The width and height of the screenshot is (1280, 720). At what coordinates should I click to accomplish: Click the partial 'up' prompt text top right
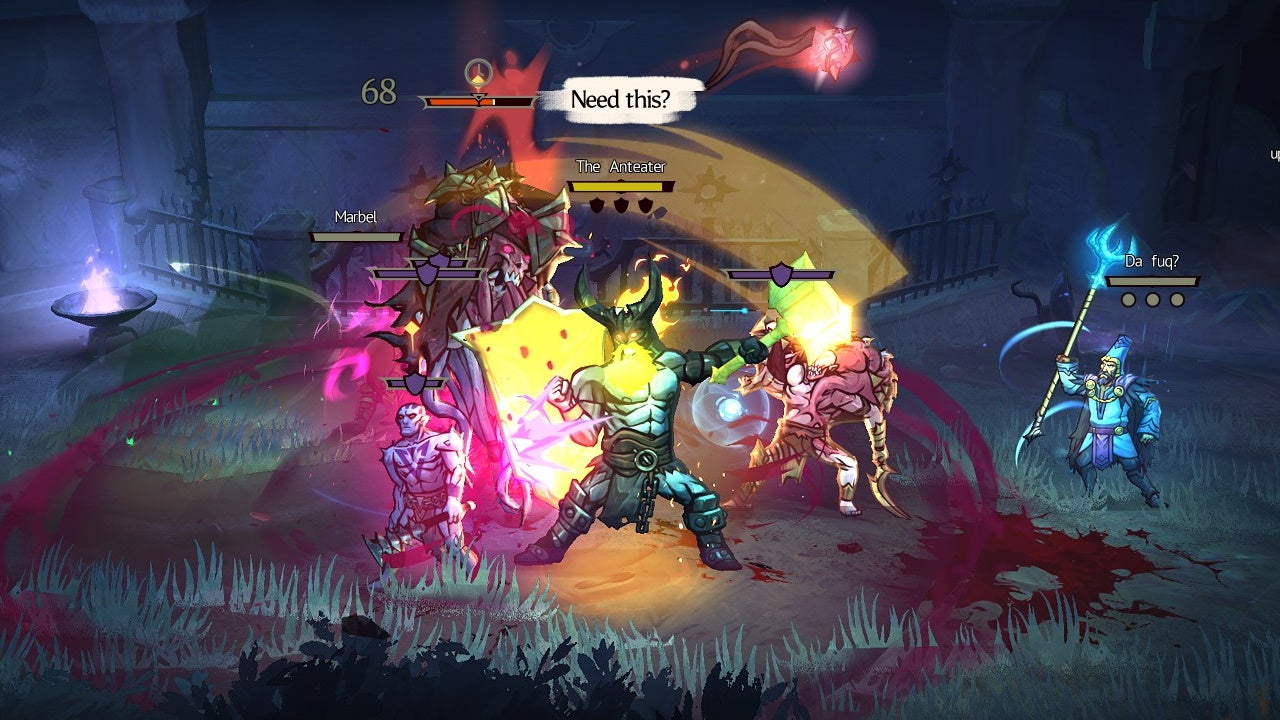[x=1273, y=152]
